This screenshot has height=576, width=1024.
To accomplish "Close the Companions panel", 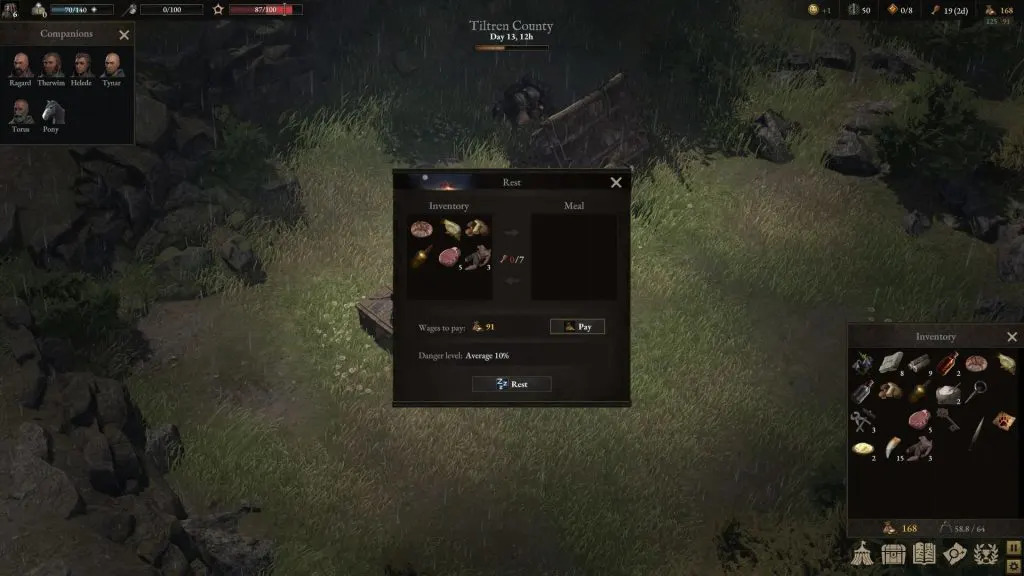I will (124, 35).
